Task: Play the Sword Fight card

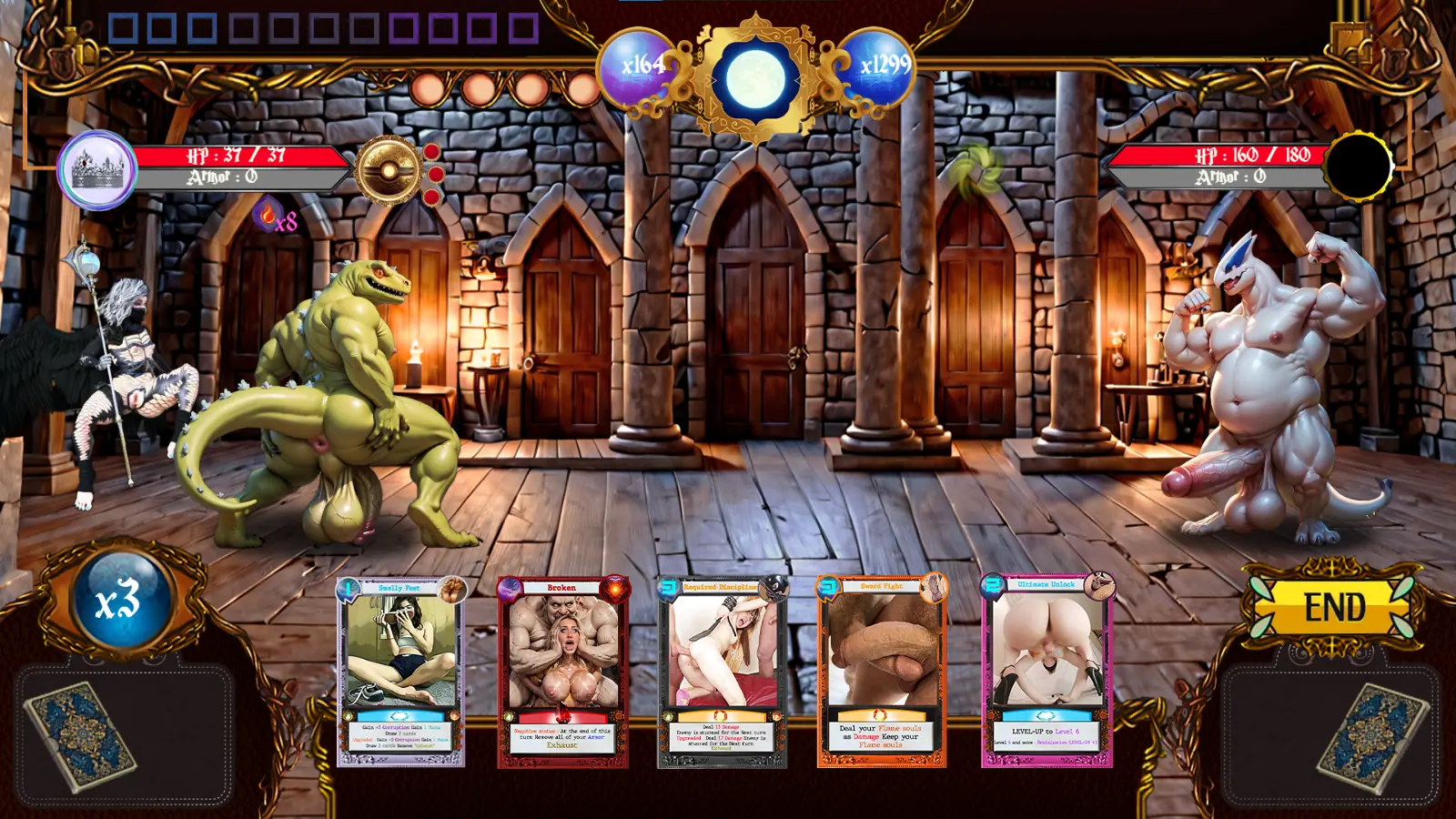Action: (x=882, y=672)
